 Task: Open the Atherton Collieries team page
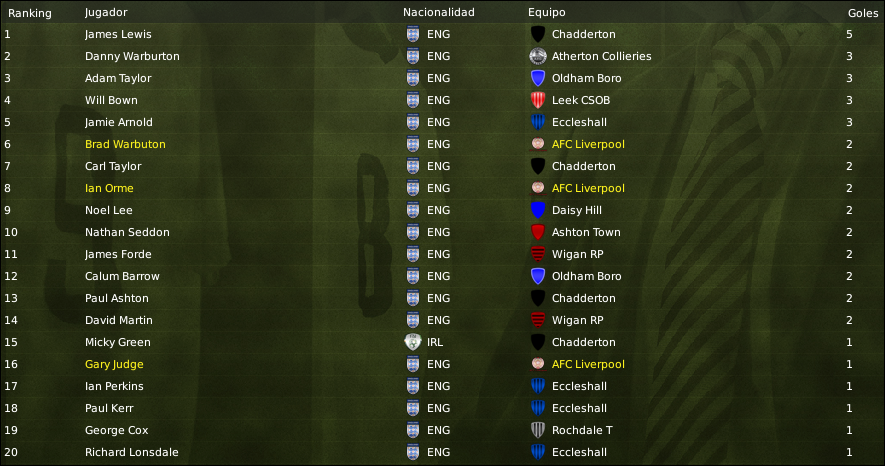pyautogui.click(x=601, y=56)
